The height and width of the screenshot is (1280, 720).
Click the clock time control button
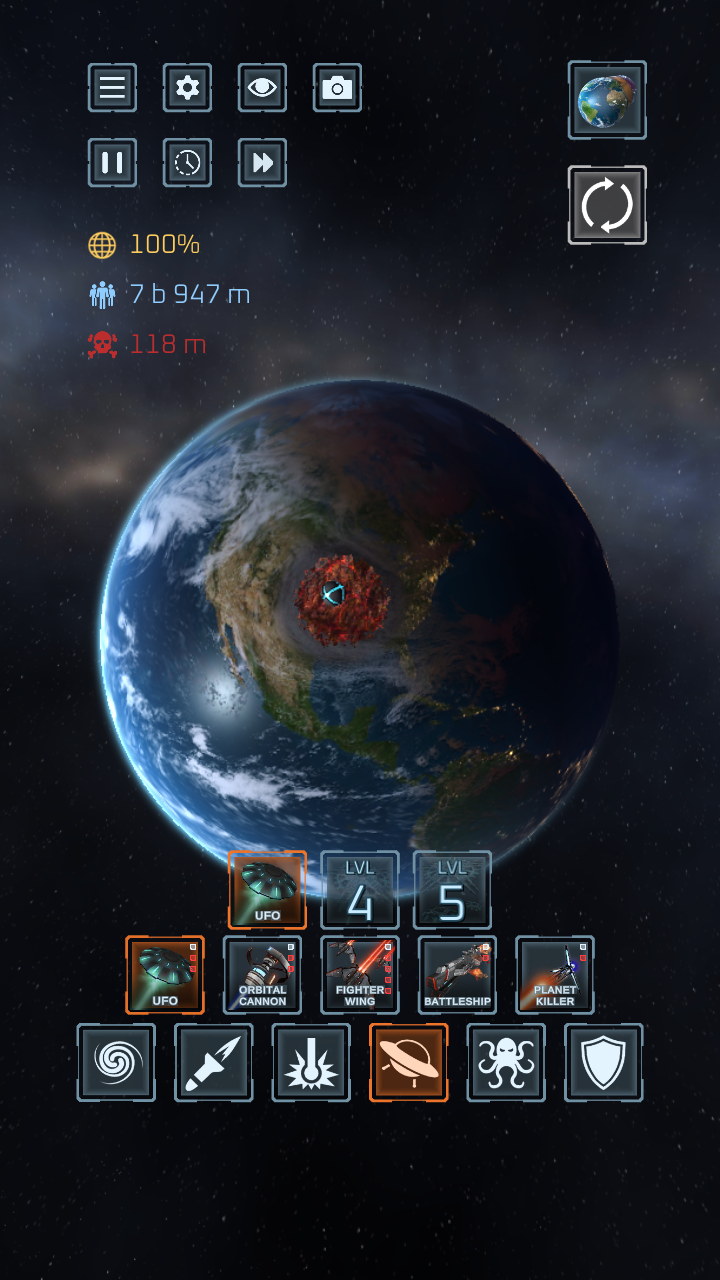point(187,163)
